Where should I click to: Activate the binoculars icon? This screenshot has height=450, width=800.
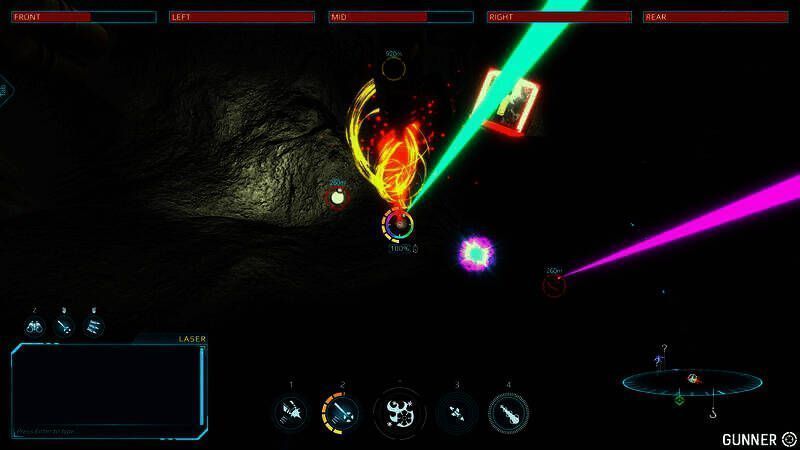[35, 326]
